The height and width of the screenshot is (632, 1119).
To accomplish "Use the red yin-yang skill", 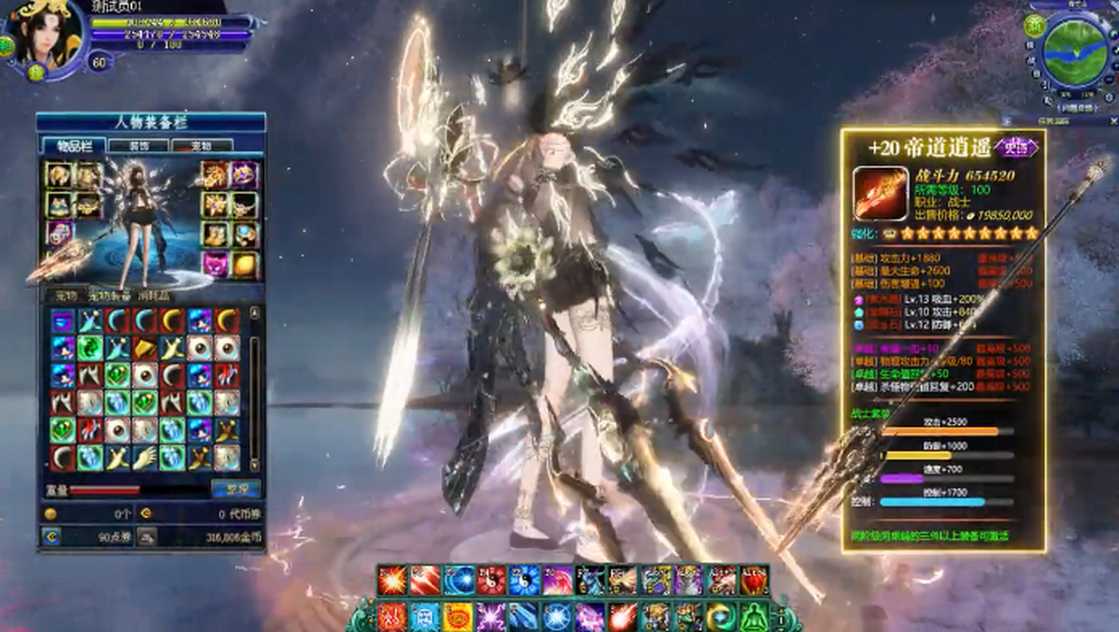I will click(x=491, y=581).
